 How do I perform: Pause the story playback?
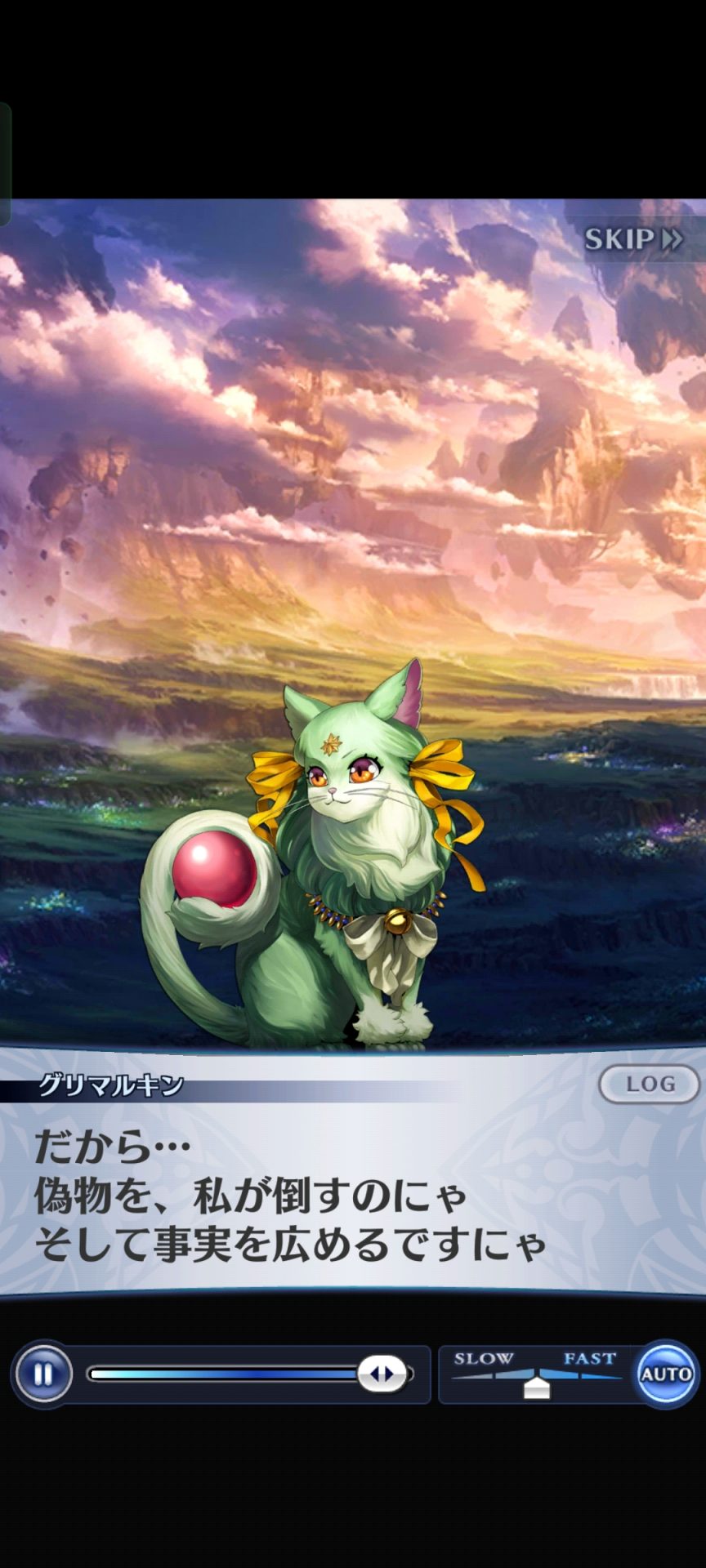pos(42,1374)
